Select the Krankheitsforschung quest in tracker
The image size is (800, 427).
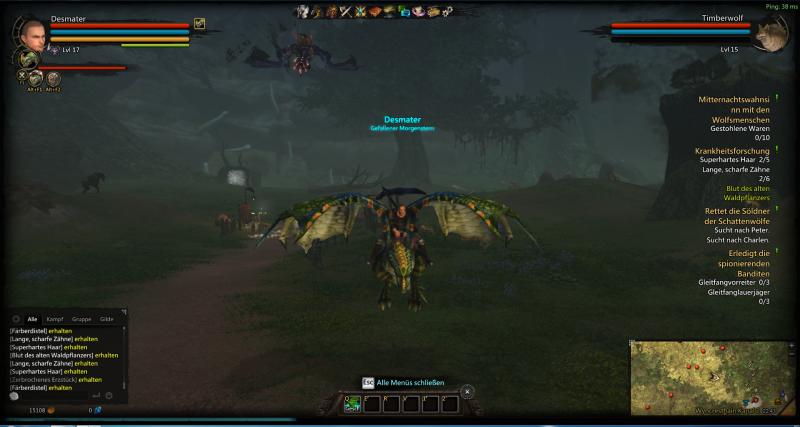(734, 150)
